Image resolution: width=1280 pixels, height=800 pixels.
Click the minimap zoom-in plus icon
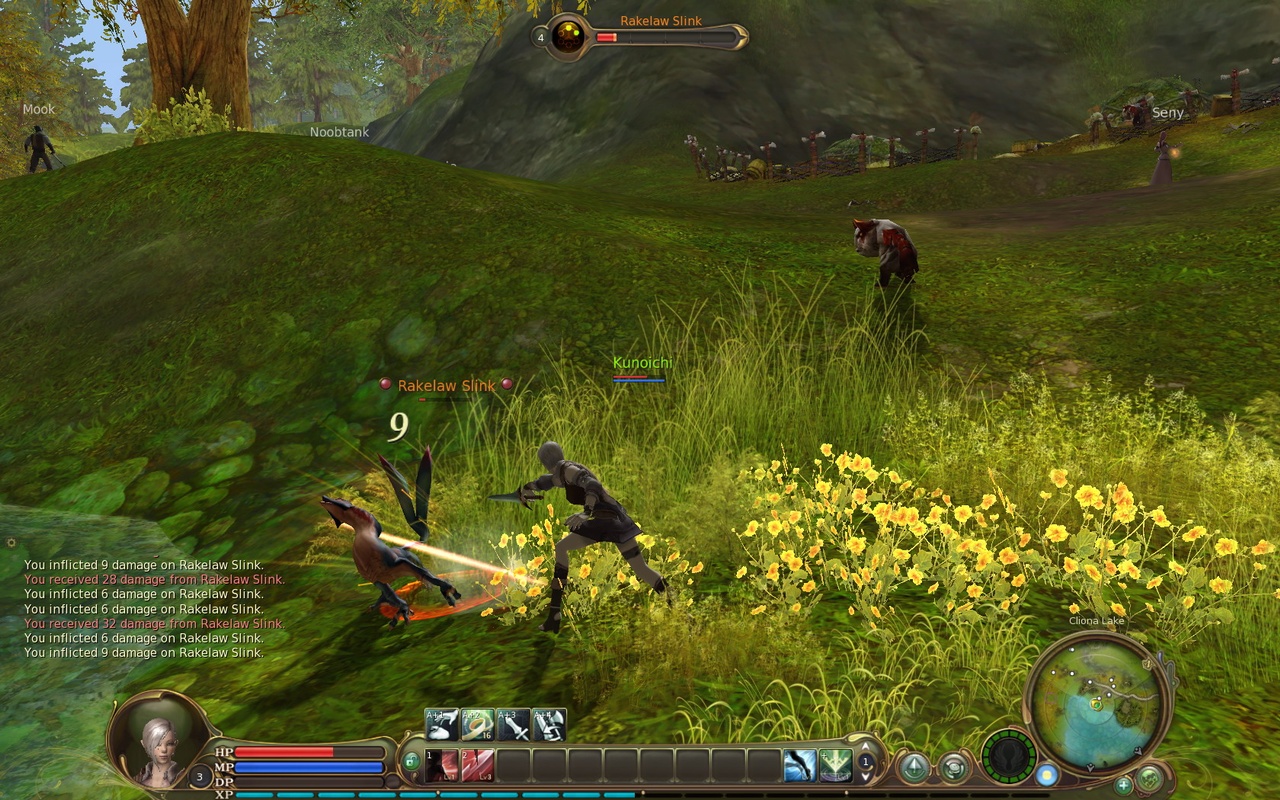click(x=1123, y=786)
